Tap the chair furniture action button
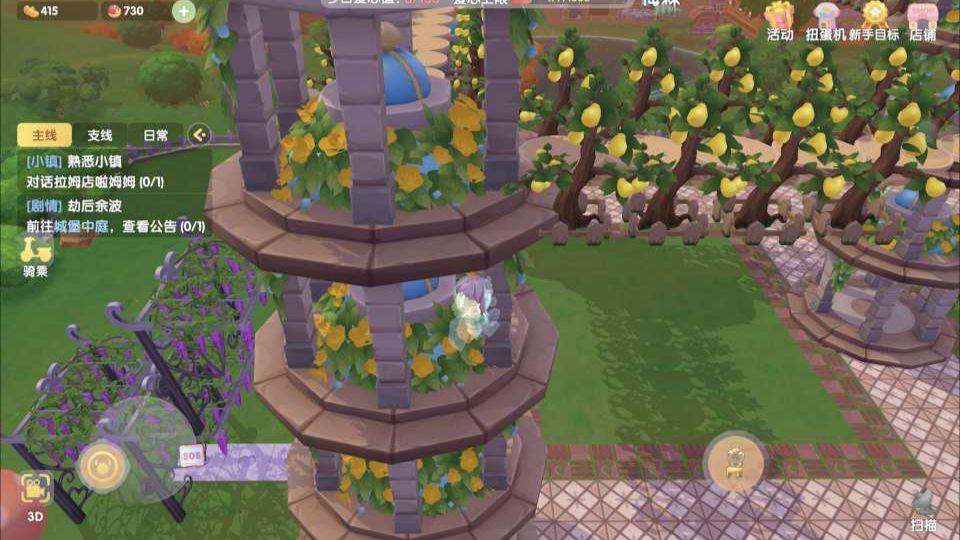The image size is (960, 540). click(x=734, y=463)
